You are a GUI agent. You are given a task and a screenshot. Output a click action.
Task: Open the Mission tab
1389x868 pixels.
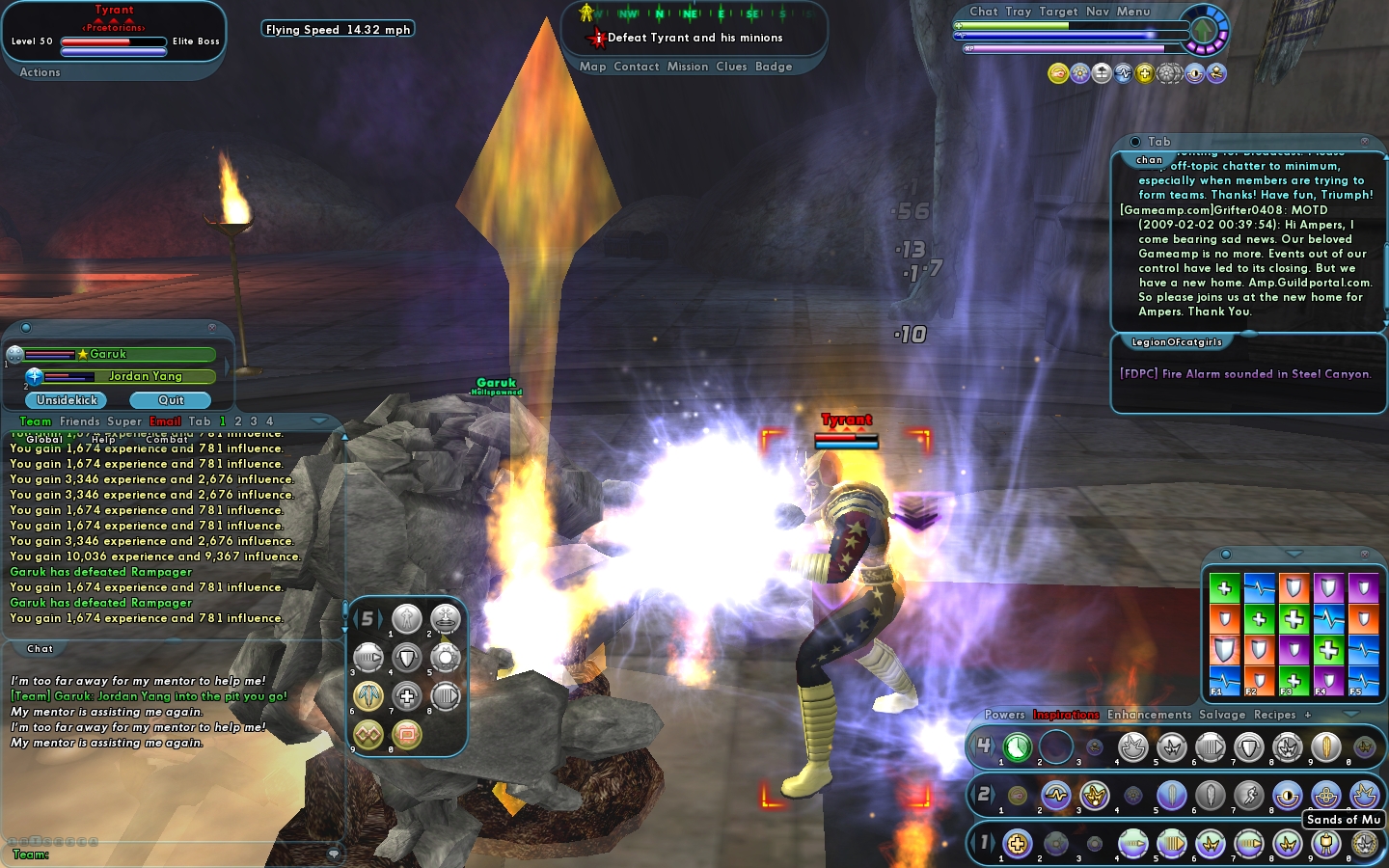(x=688, y=67)
